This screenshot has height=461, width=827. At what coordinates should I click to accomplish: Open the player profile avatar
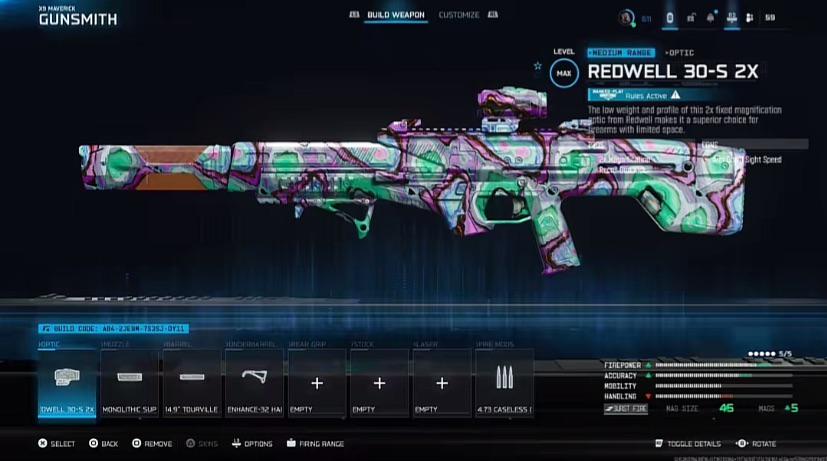click(x=627, y=17)
